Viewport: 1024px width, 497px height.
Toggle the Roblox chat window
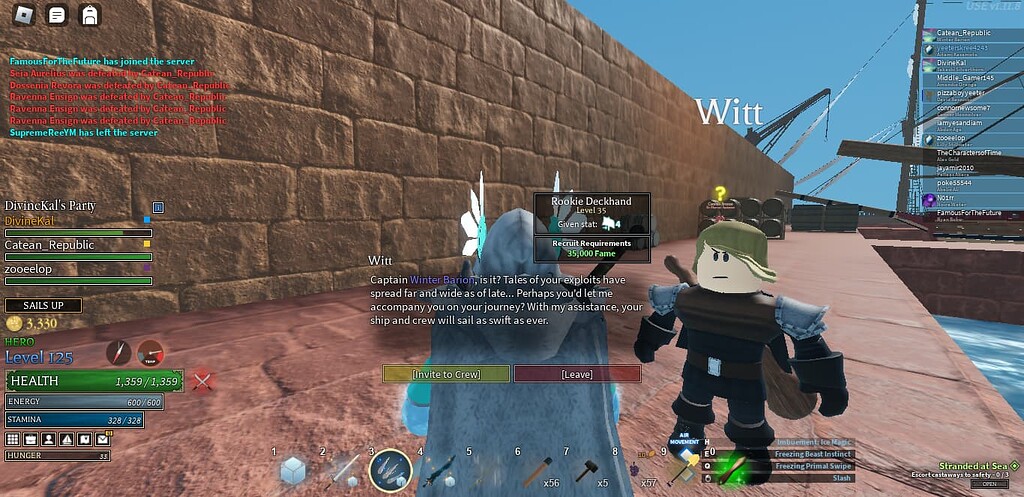pos(57,15)
